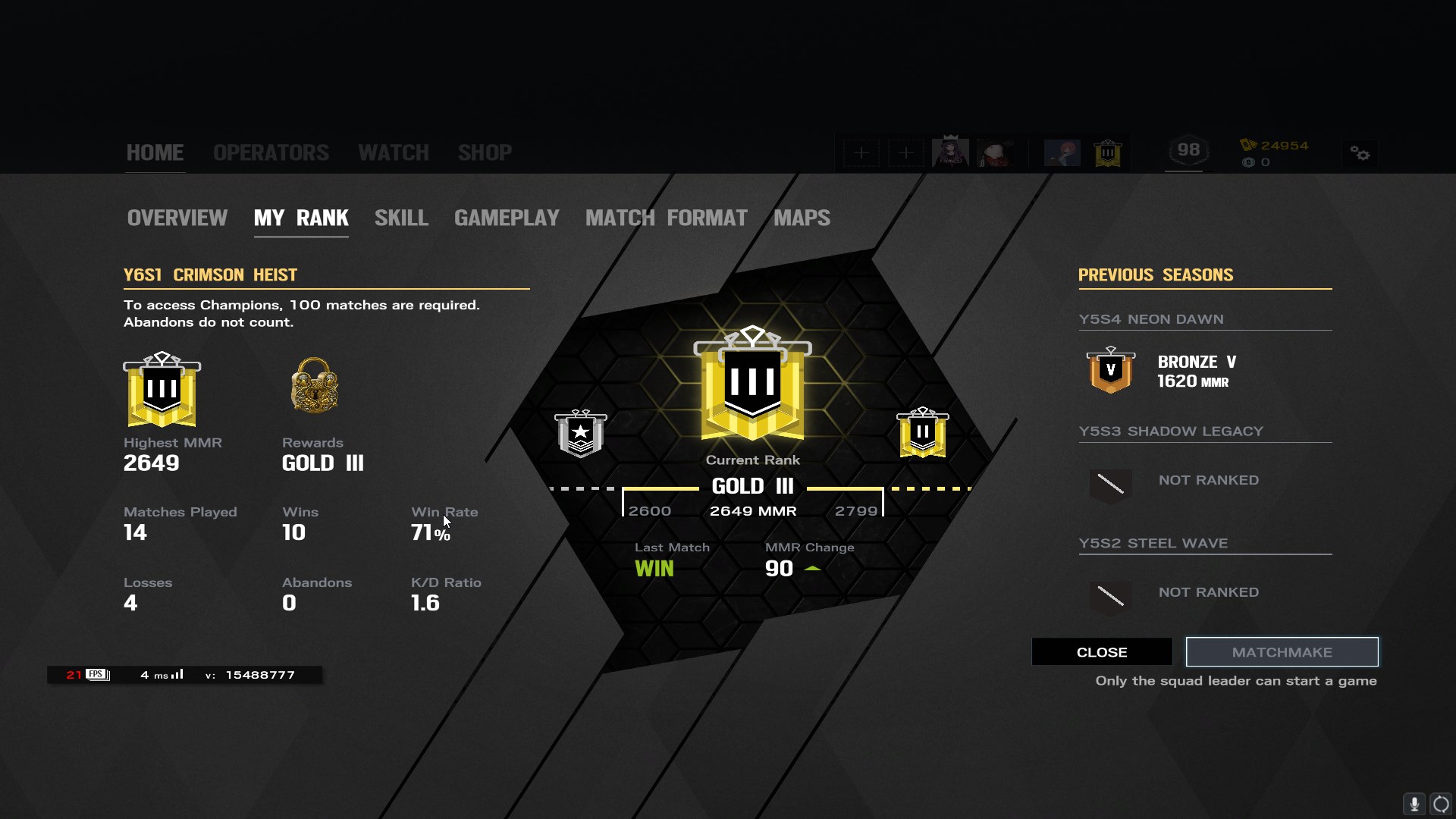The image size is (1456, 819).
Task: Open the Watch menu
Action: (393, 152)
